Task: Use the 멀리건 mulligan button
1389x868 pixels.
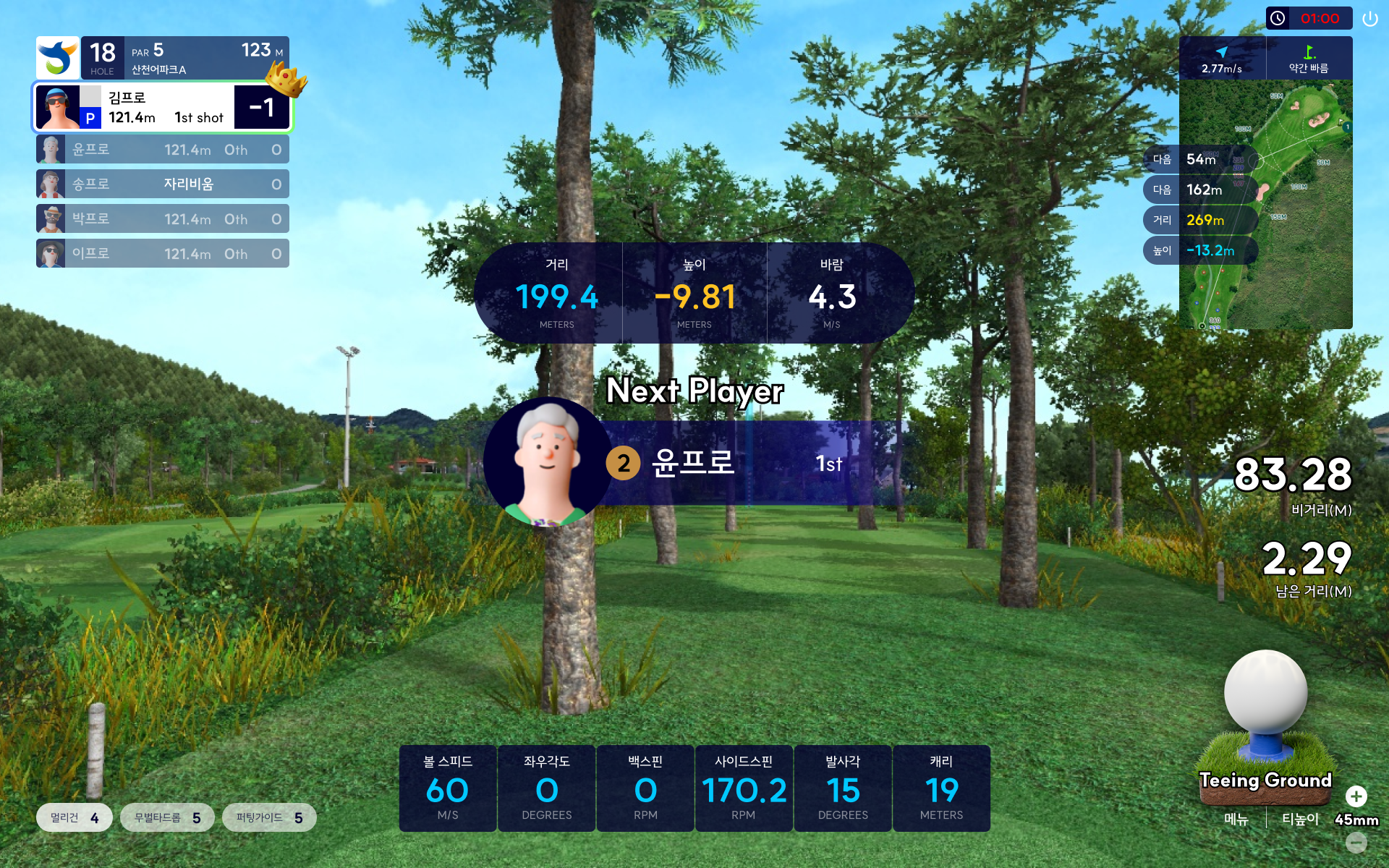Action: [75, 817]
